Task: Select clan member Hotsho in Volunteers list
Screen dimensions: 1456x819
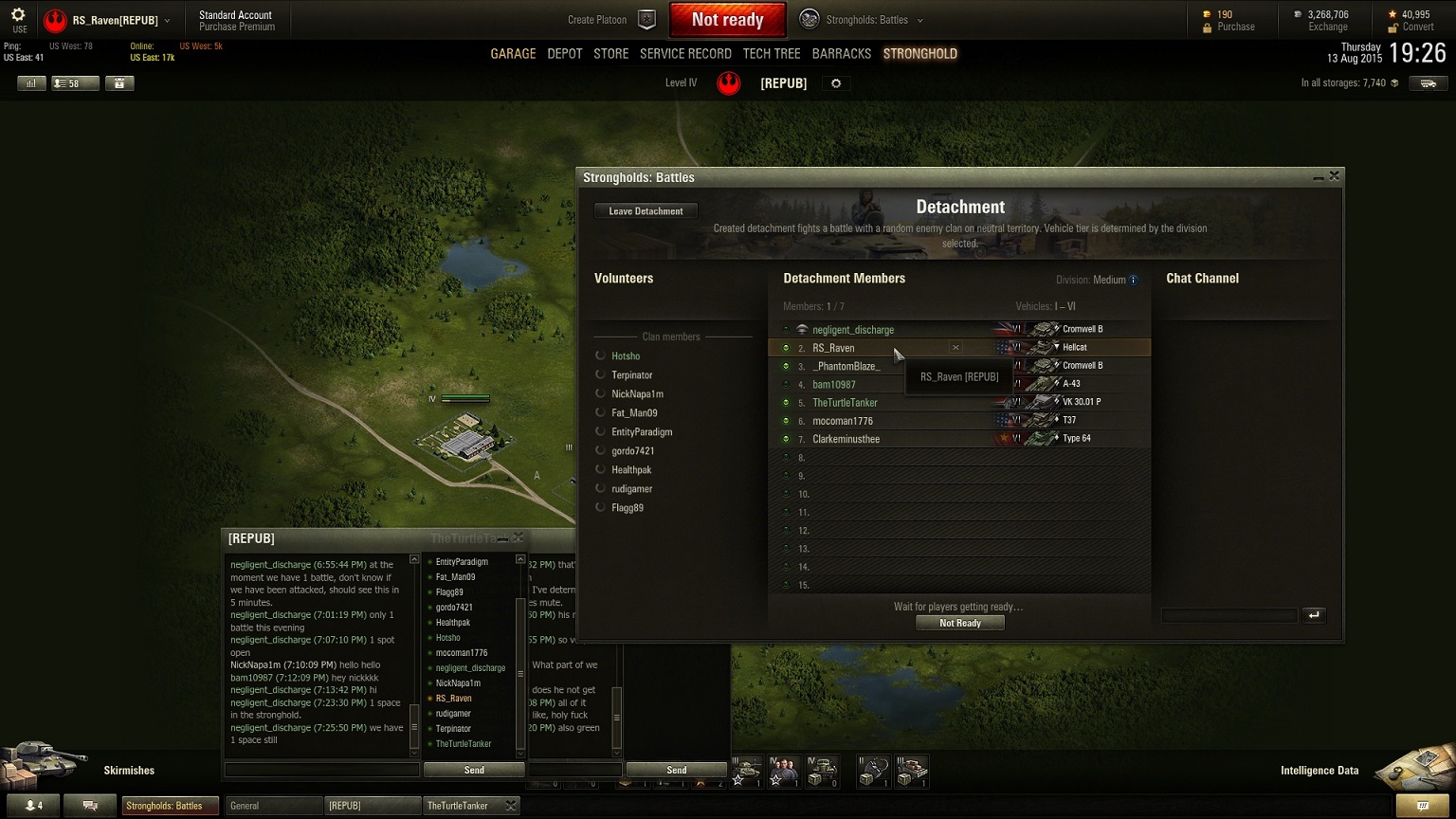Action: (626, 356)
